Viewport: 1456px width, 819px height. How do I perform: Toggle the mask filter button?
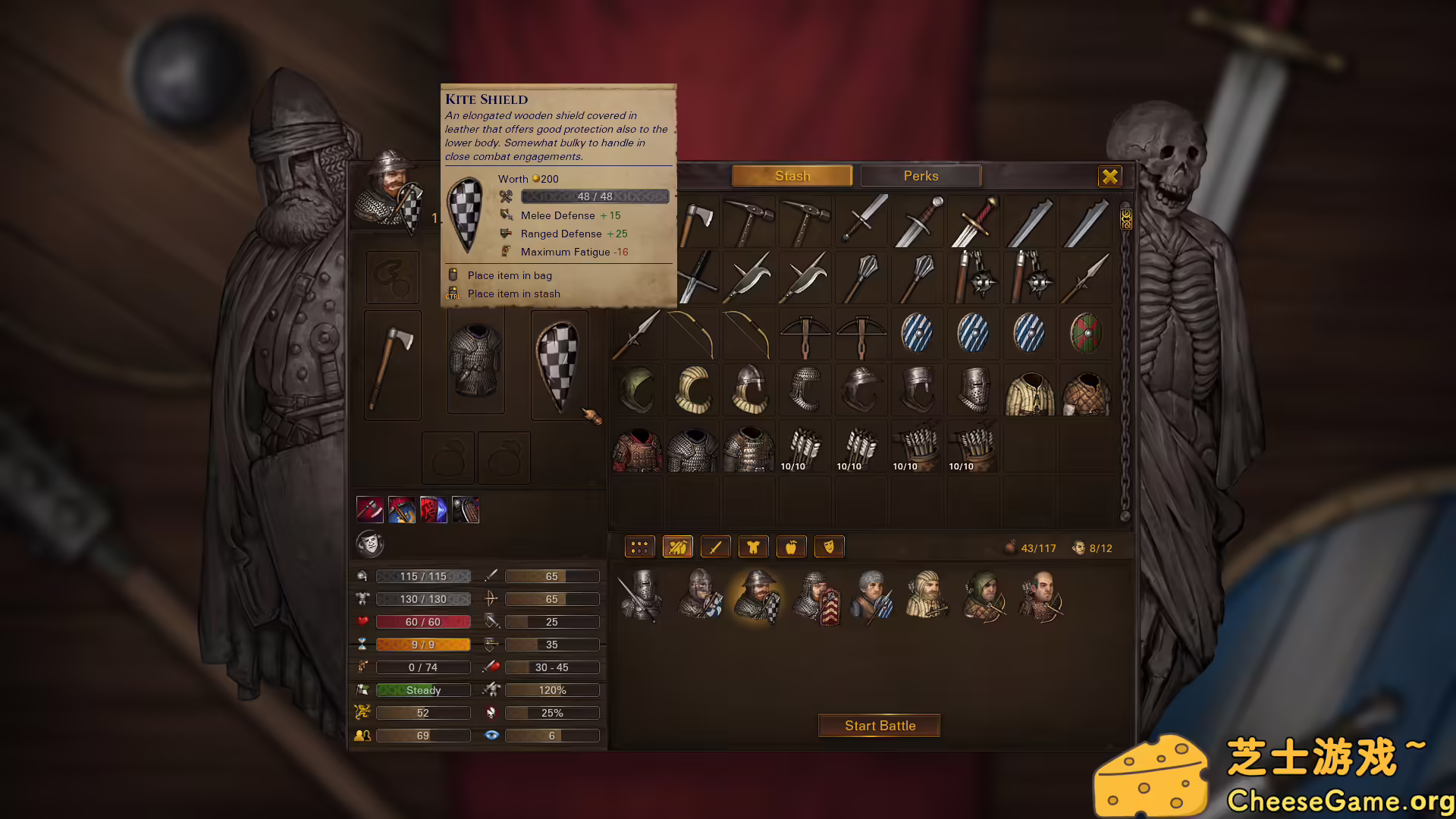point(829,547)
